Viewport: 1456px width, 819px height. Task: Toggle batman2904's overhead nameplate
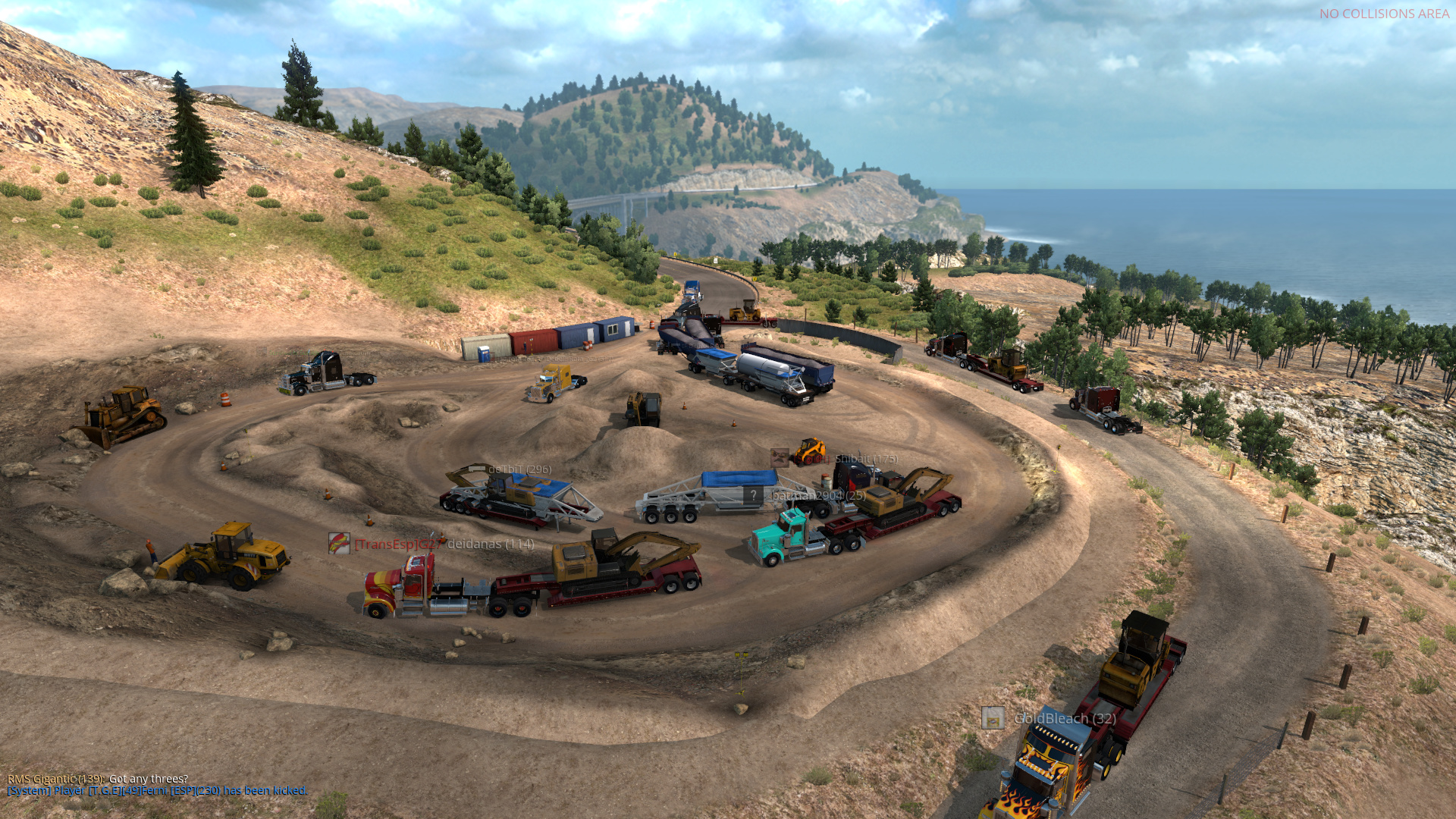[x=817, y=495]
